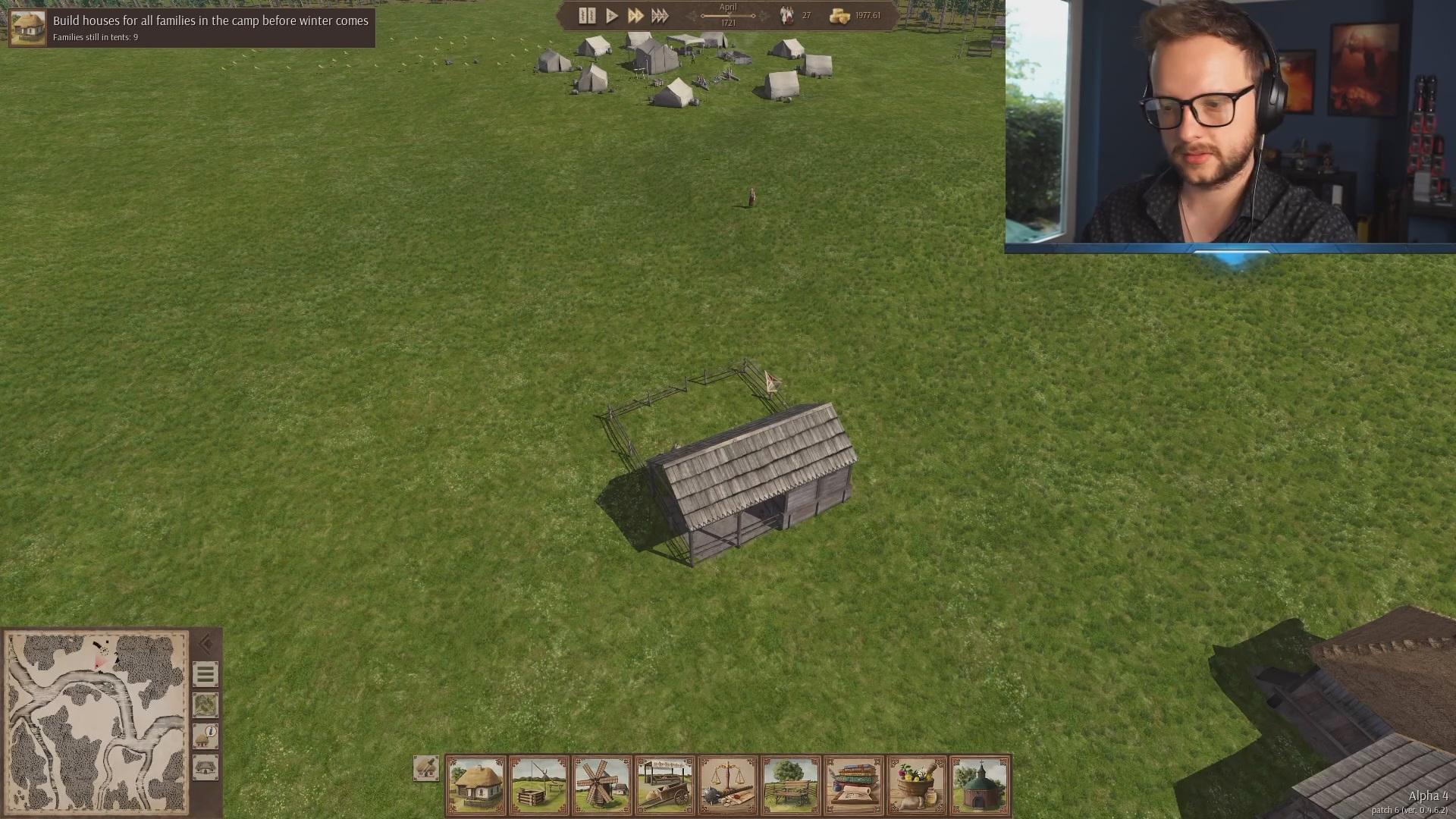1456x819 pixels.
Task: Open the herbs mortar bowl category
Action: click(917, 785)
